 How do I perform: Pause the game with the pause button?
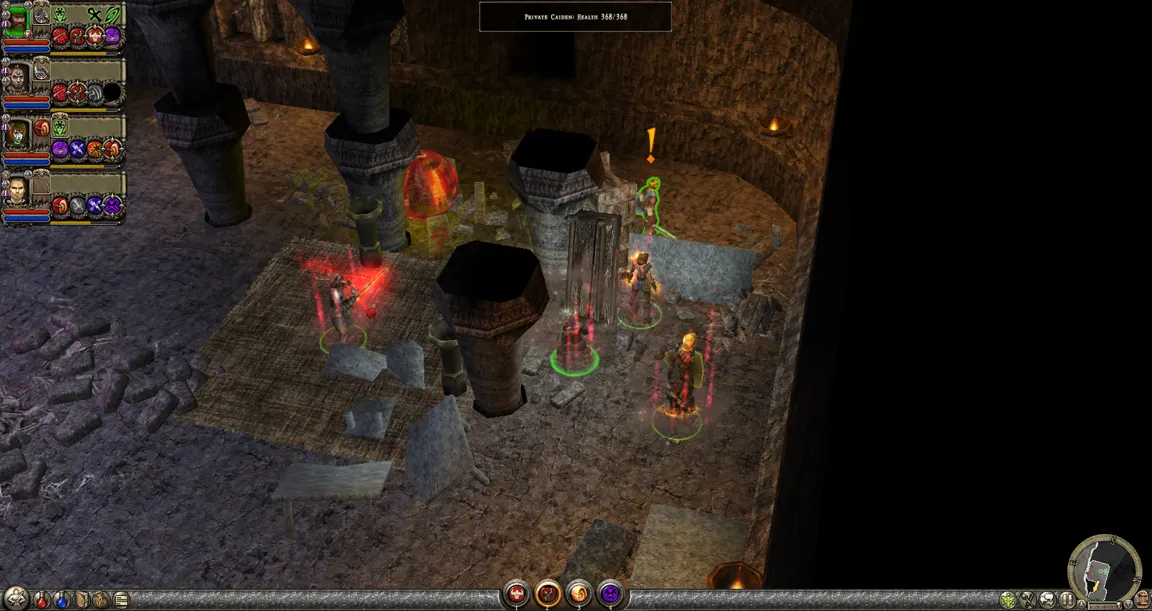pos(1067,600)
